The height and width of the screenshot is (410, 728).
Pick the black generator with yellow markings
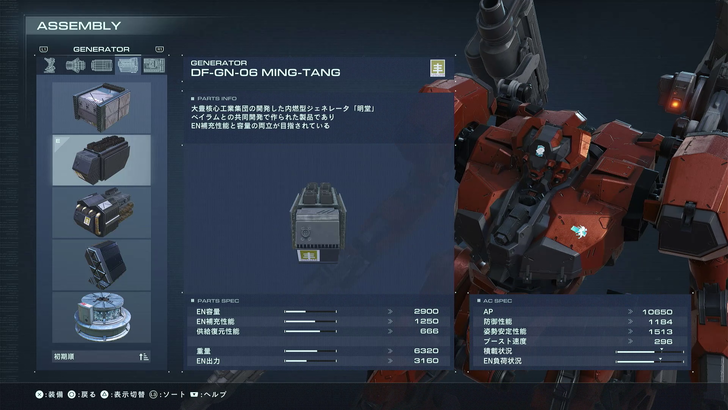(x=101, y=212)
